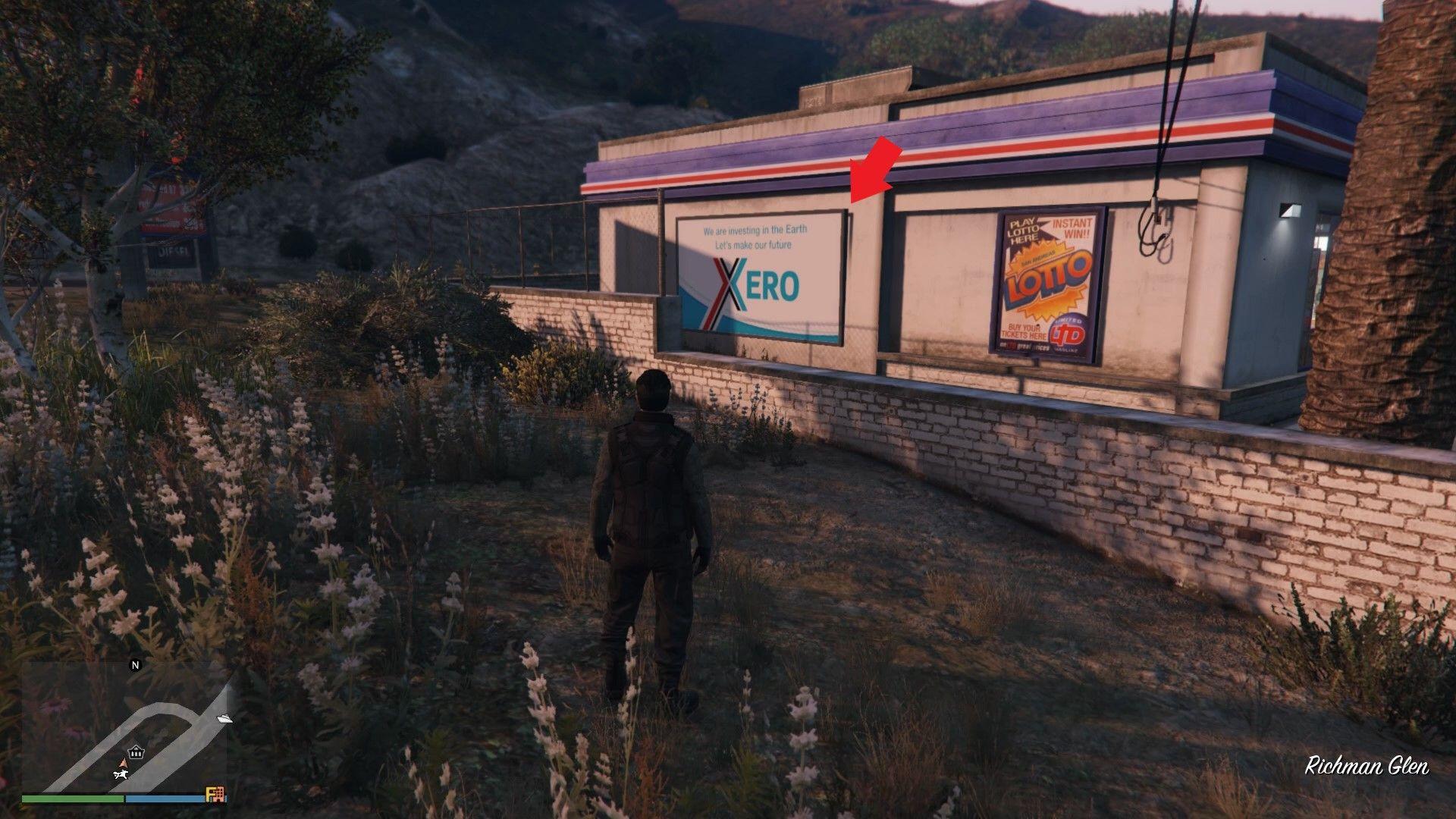Select the boat blip on the minimap

[x=225, y=719]
